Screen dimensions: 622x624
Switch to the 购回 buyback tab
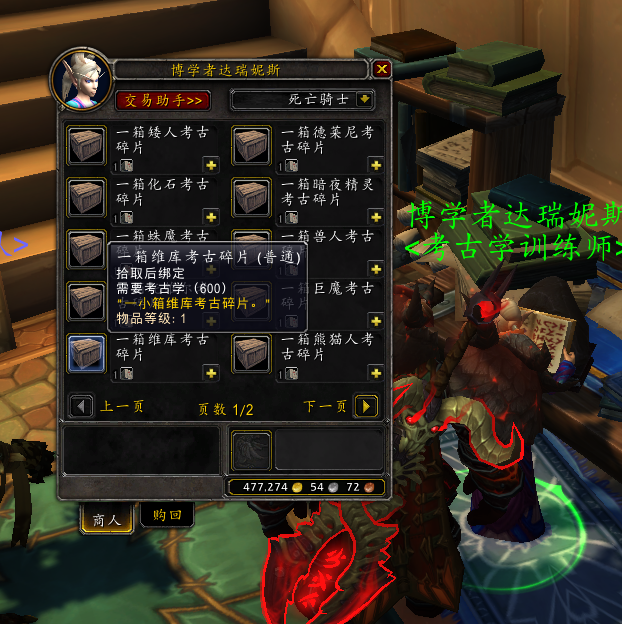[x=167, y=516]
